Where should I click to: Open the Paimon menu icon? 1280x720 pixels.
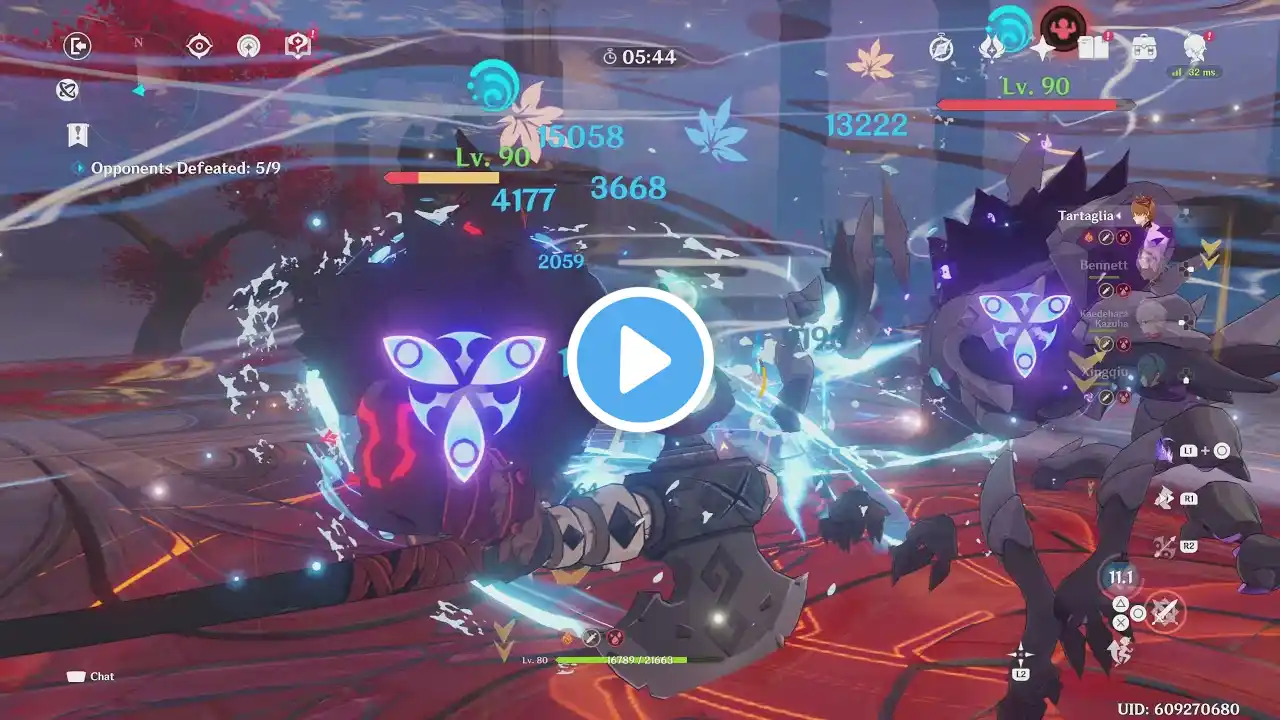tap(1194, 47)
